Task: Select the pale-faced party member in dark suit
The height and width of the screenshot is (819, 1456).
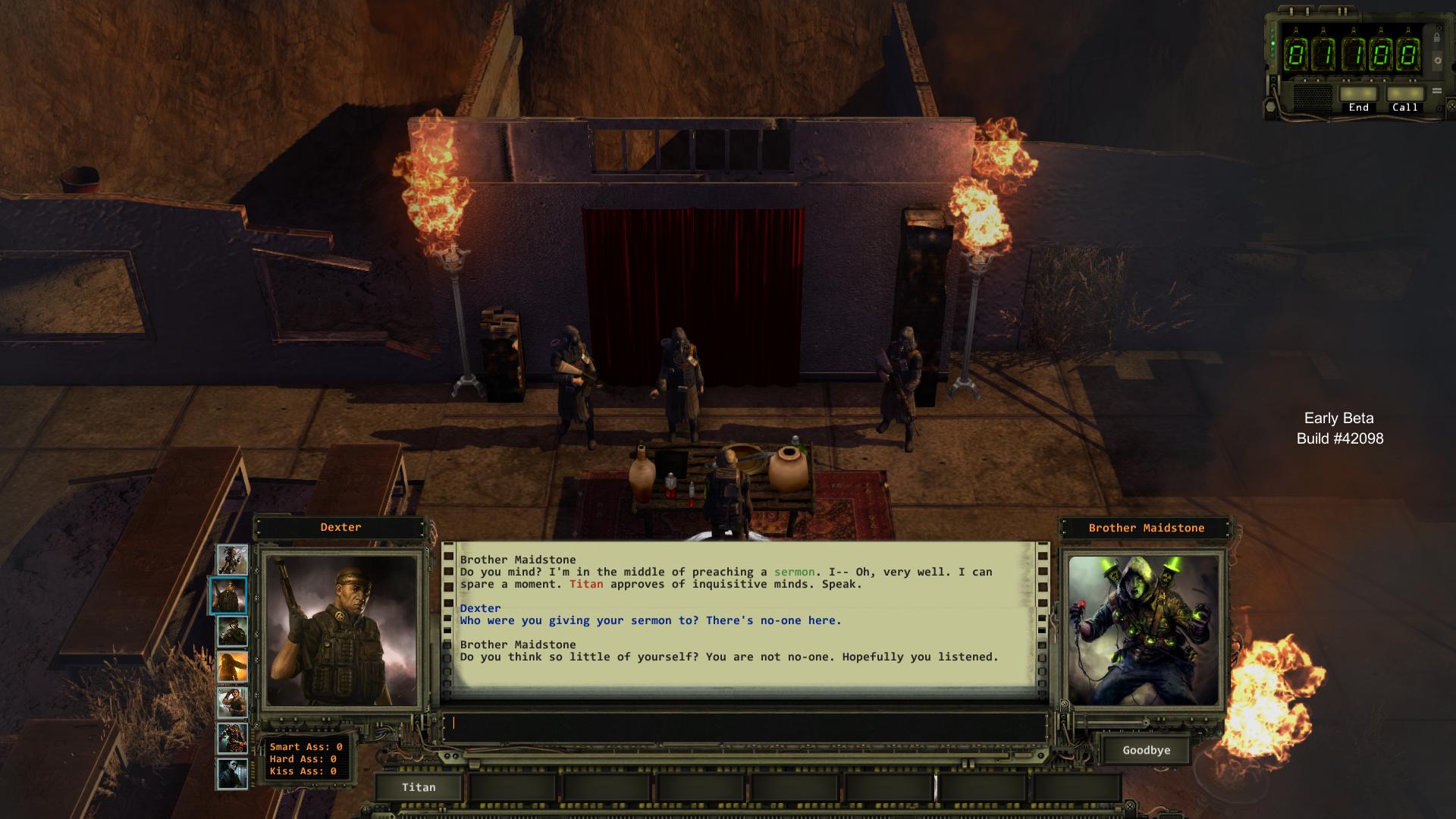Action: (x=232, y=774)
